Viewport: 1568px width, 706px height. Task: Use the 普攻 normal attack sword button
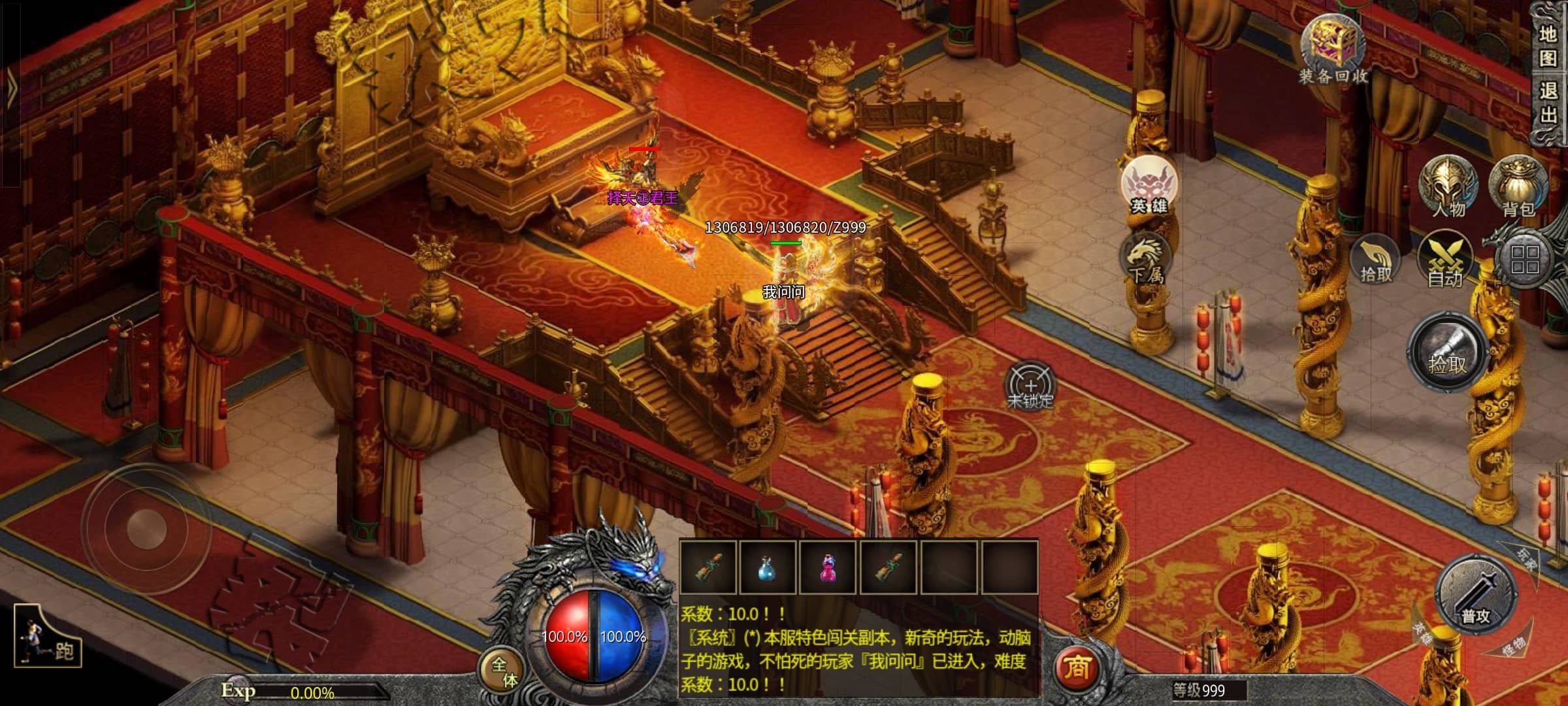point(1475,595)
